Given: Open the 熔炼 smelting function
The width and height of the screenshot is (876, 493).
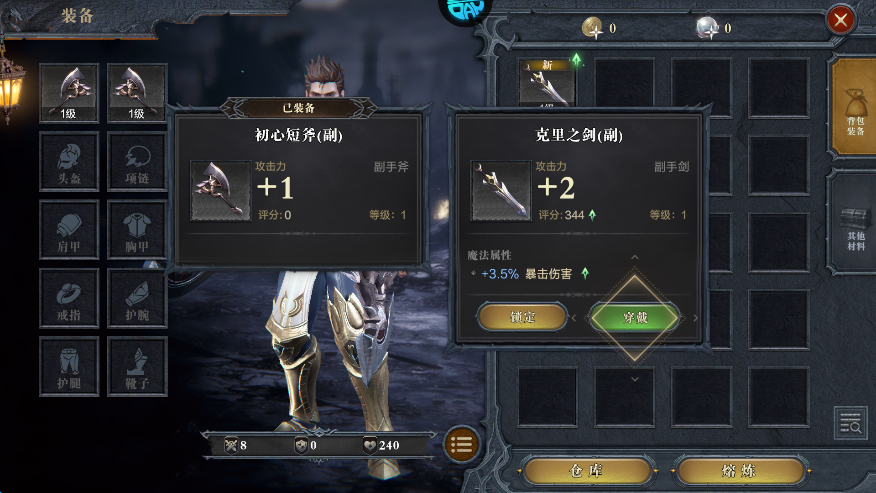Looking at the screenshot, I should pos(740,471).
